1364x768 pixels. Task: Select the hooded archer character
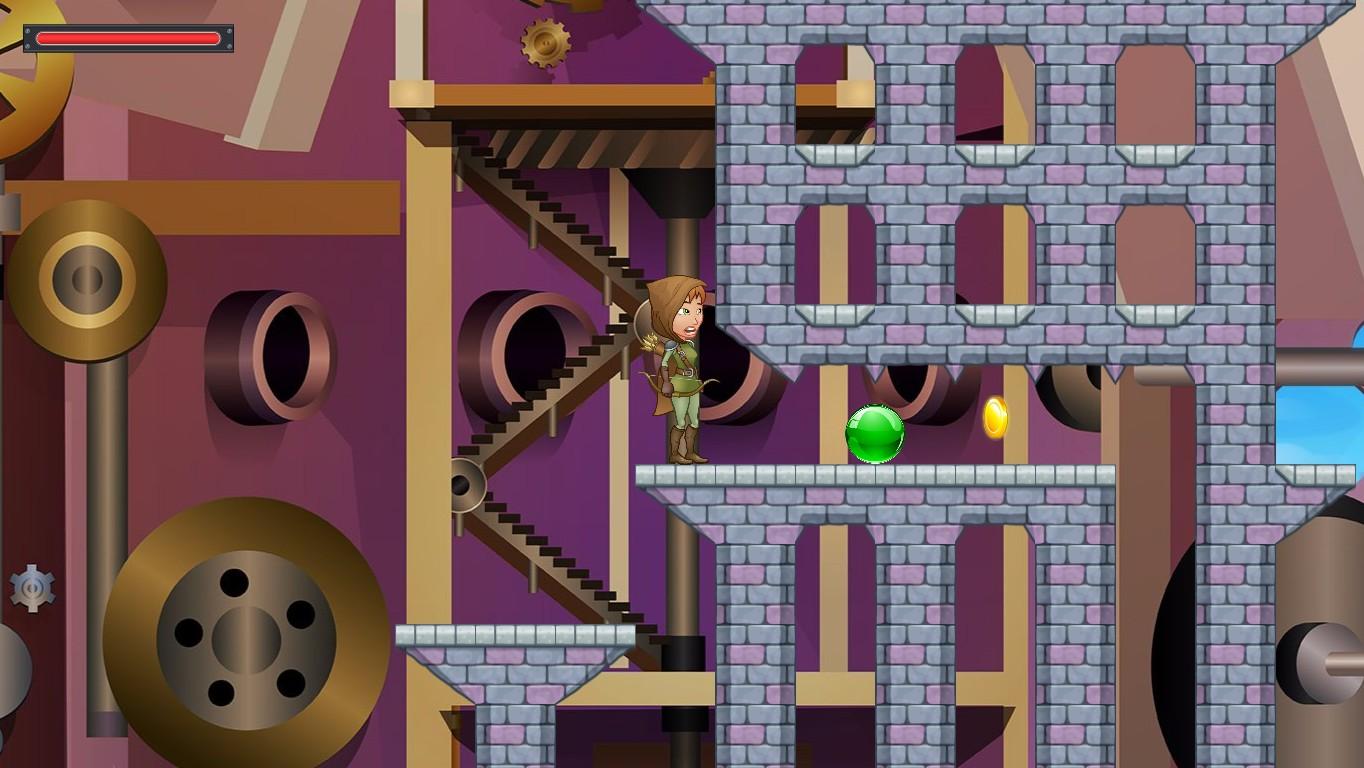680,370
